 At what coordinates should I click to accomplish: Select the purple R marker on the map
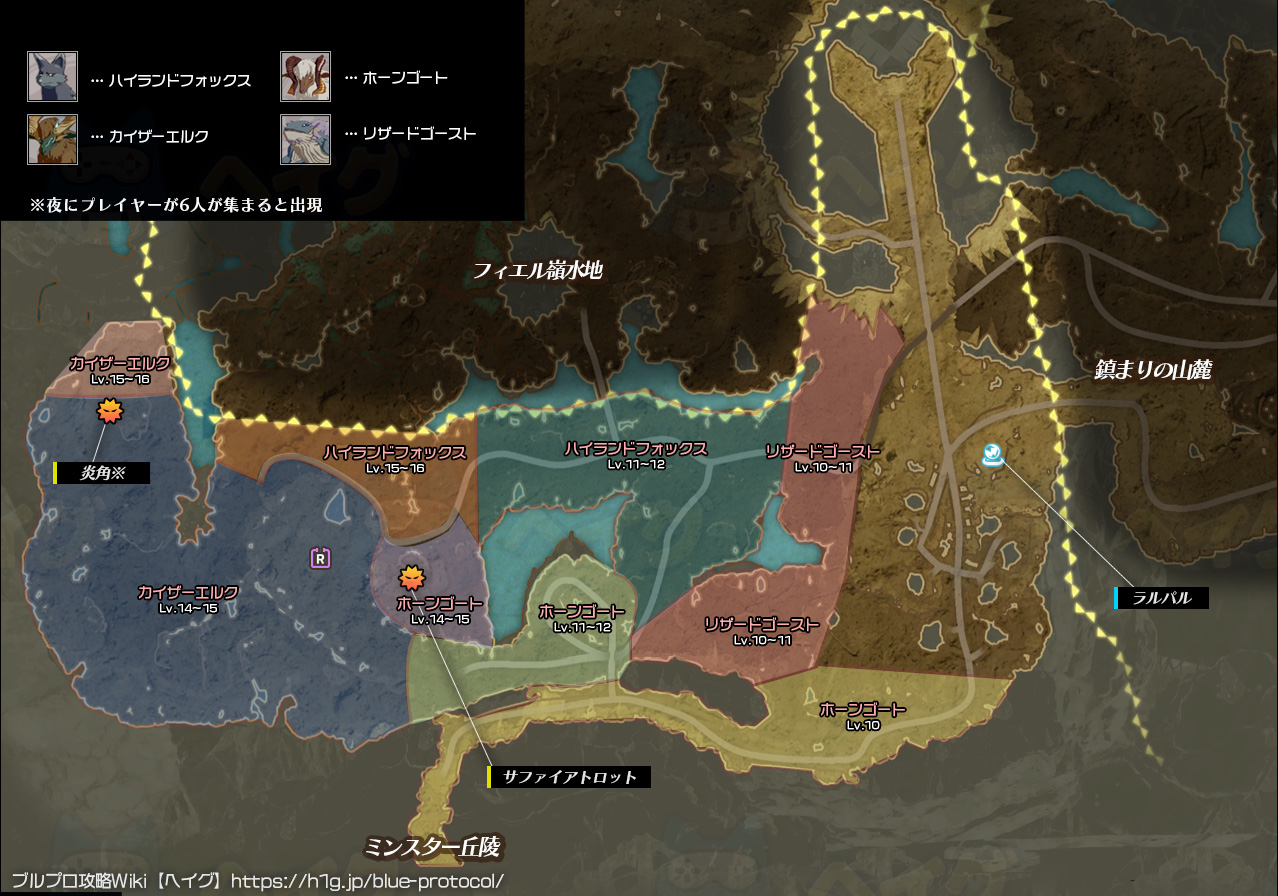point(320,558)
